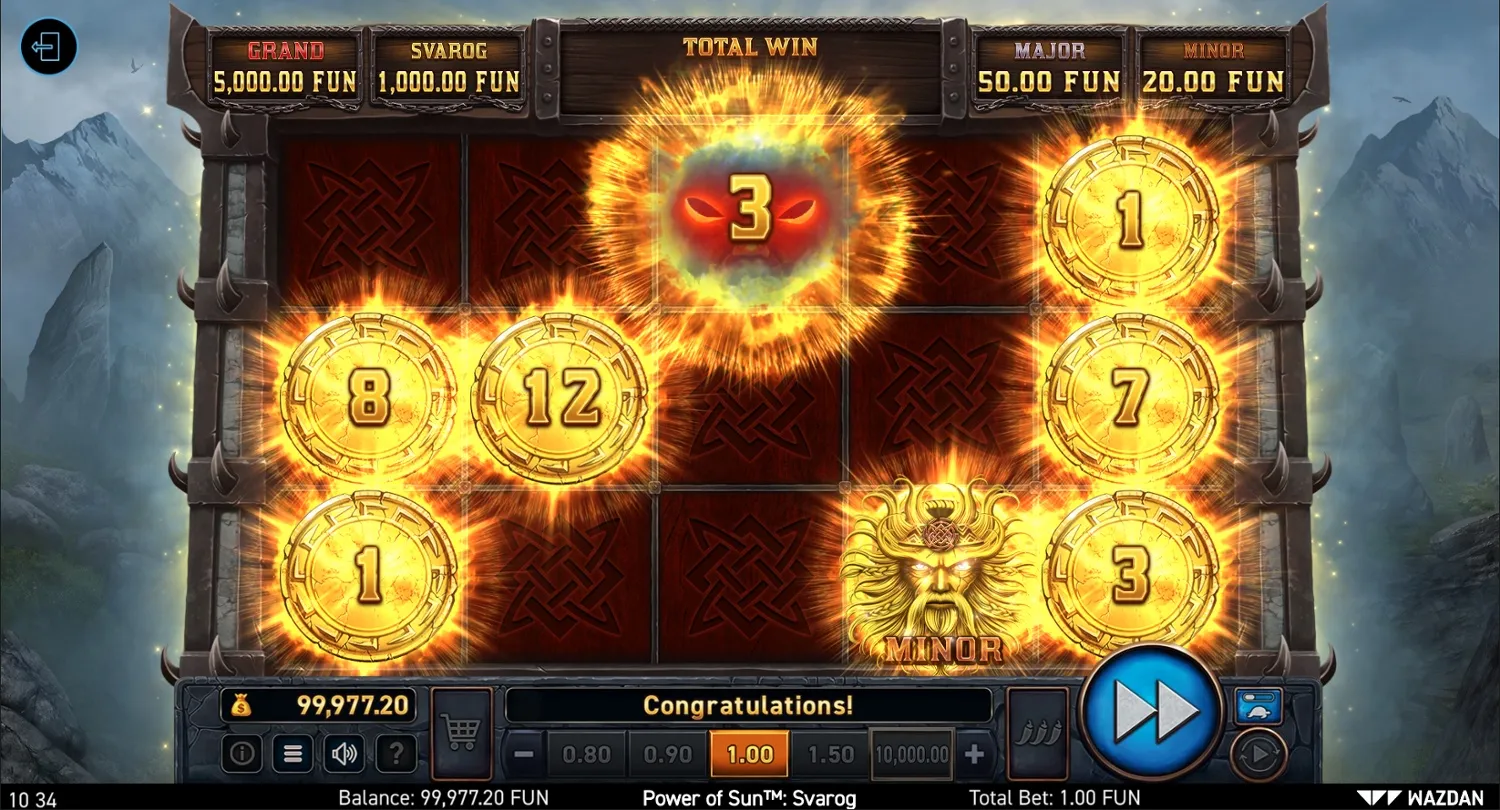Exit the game via the door icon
Image resolution: width=1500 pixels, height=810 pixels.
click(47, 47)
